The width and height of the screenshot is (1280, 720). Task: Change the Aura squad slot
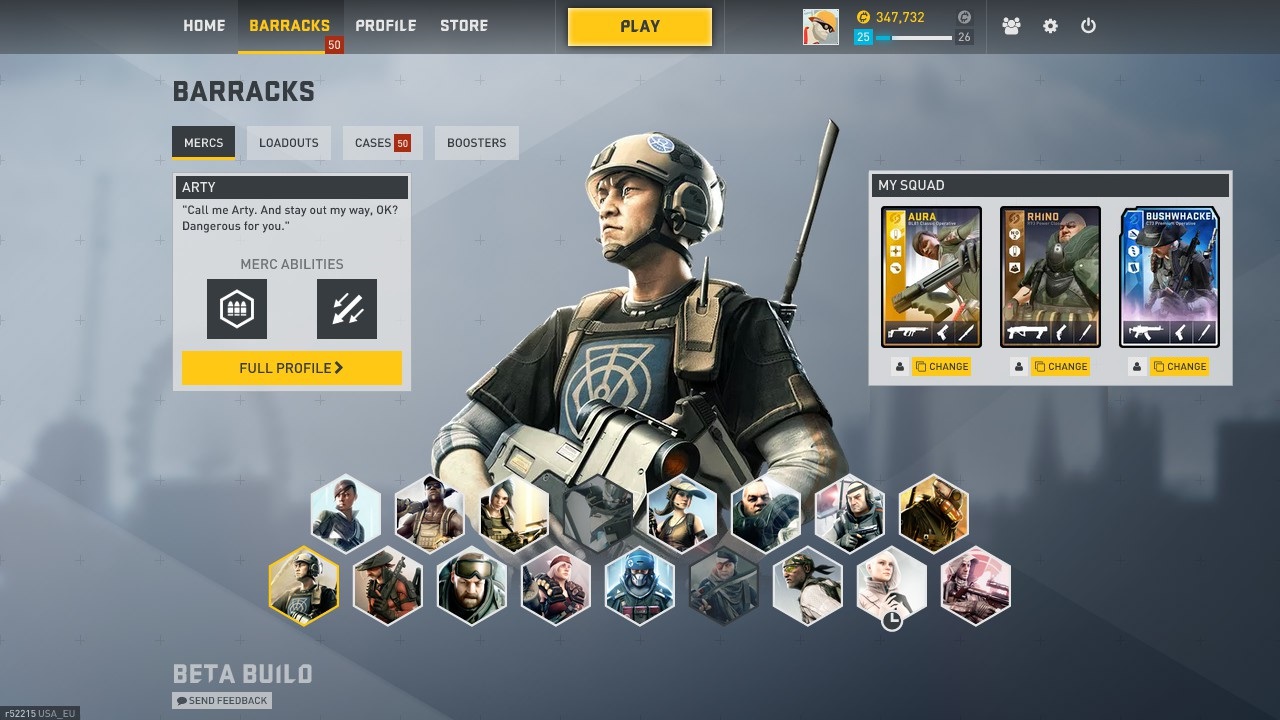[941, 367]
